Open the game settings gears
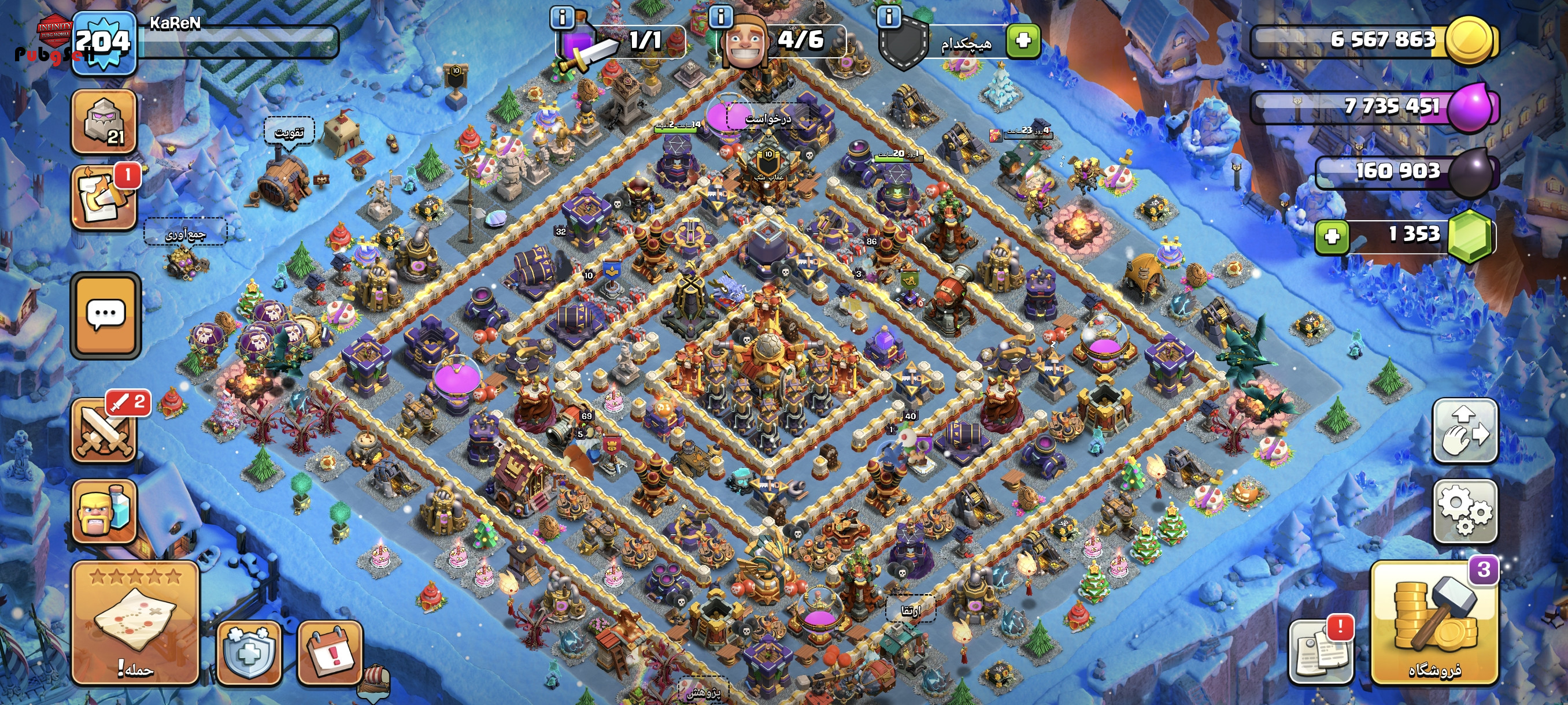Image resolution: width=1568 pixels, height=705 pixels. [1465, 511]
